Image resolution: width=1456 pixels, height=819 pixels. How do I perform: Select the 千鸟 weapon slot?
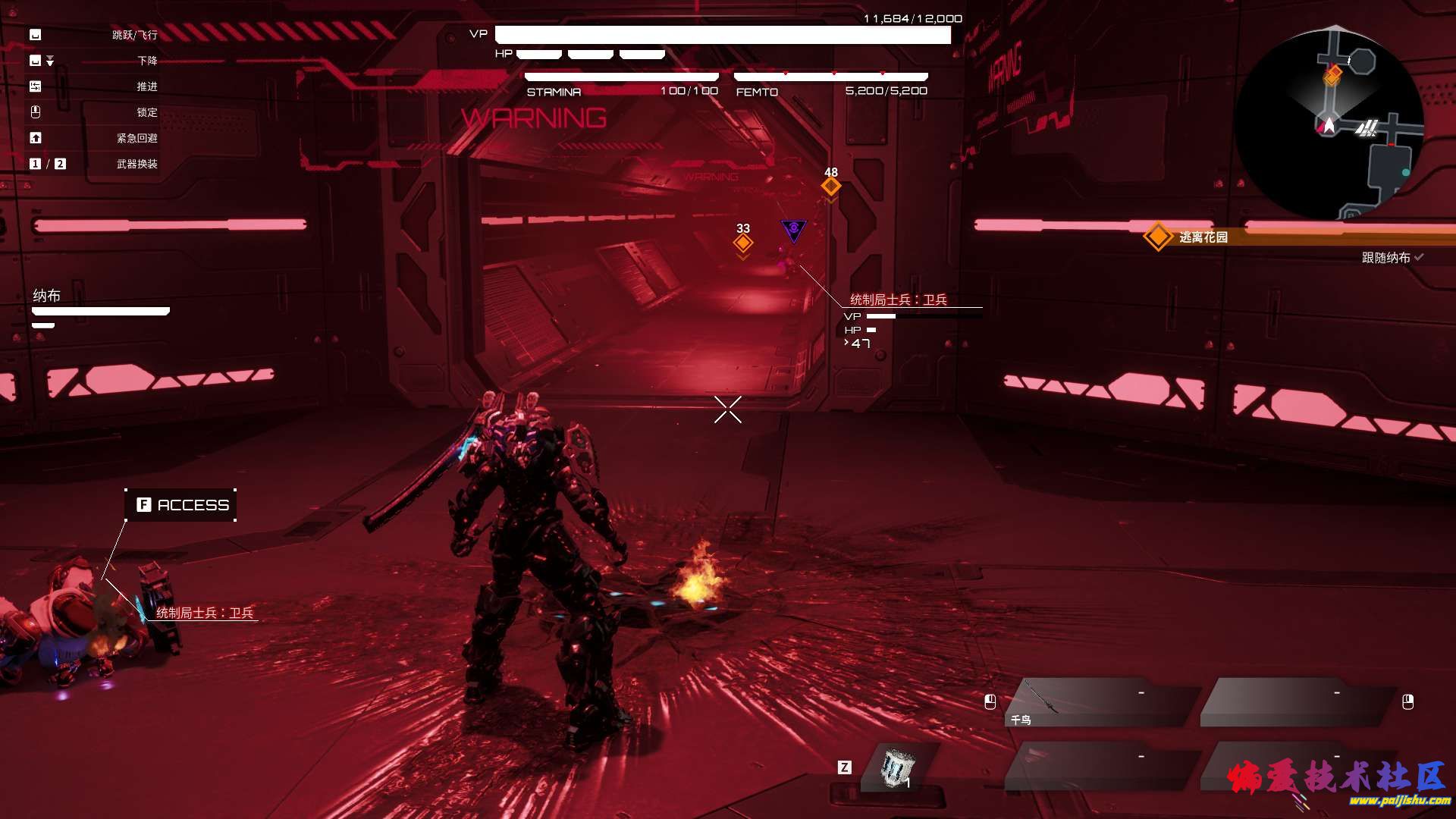[x=1101, y=702]
